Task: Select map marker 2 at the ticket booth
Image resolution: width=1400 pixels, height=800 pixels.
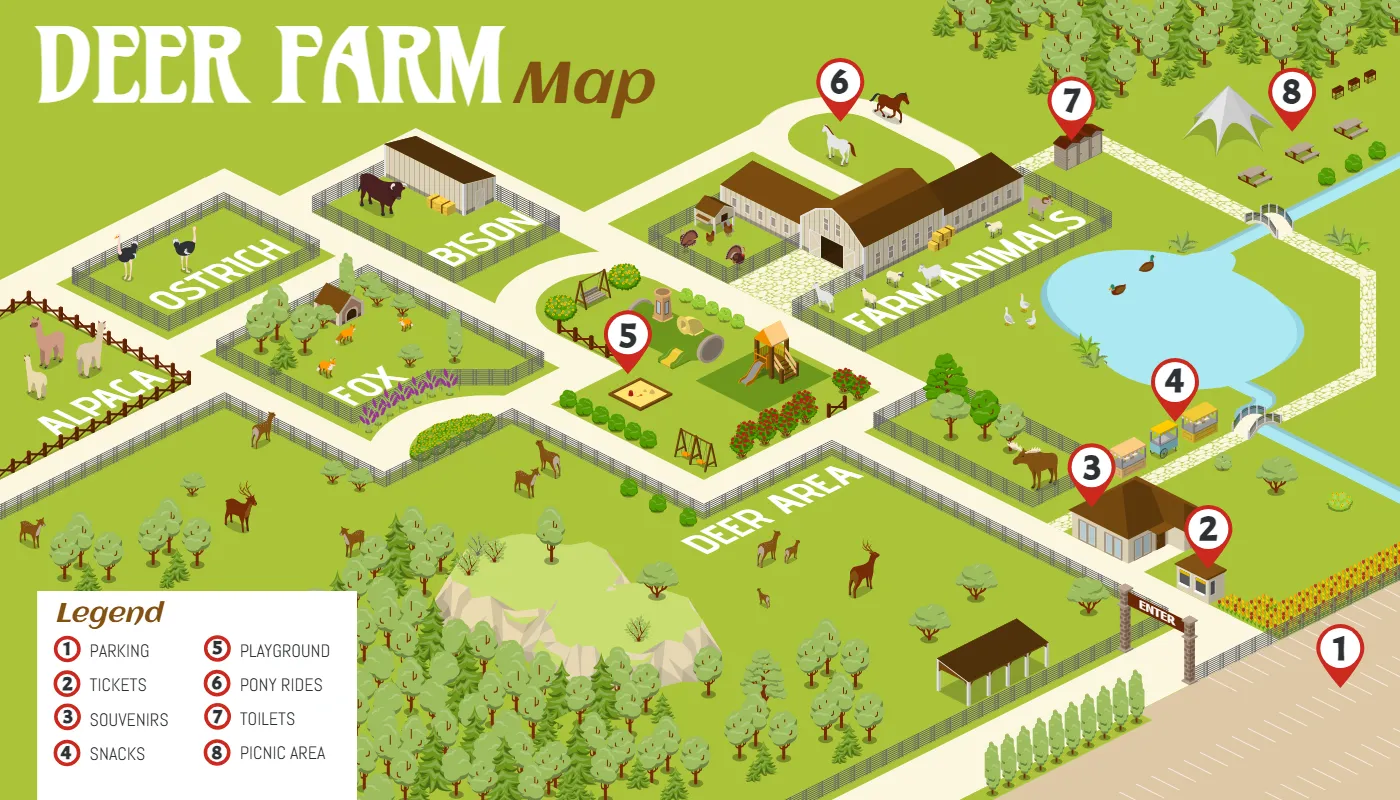Action: point(1208,530)
